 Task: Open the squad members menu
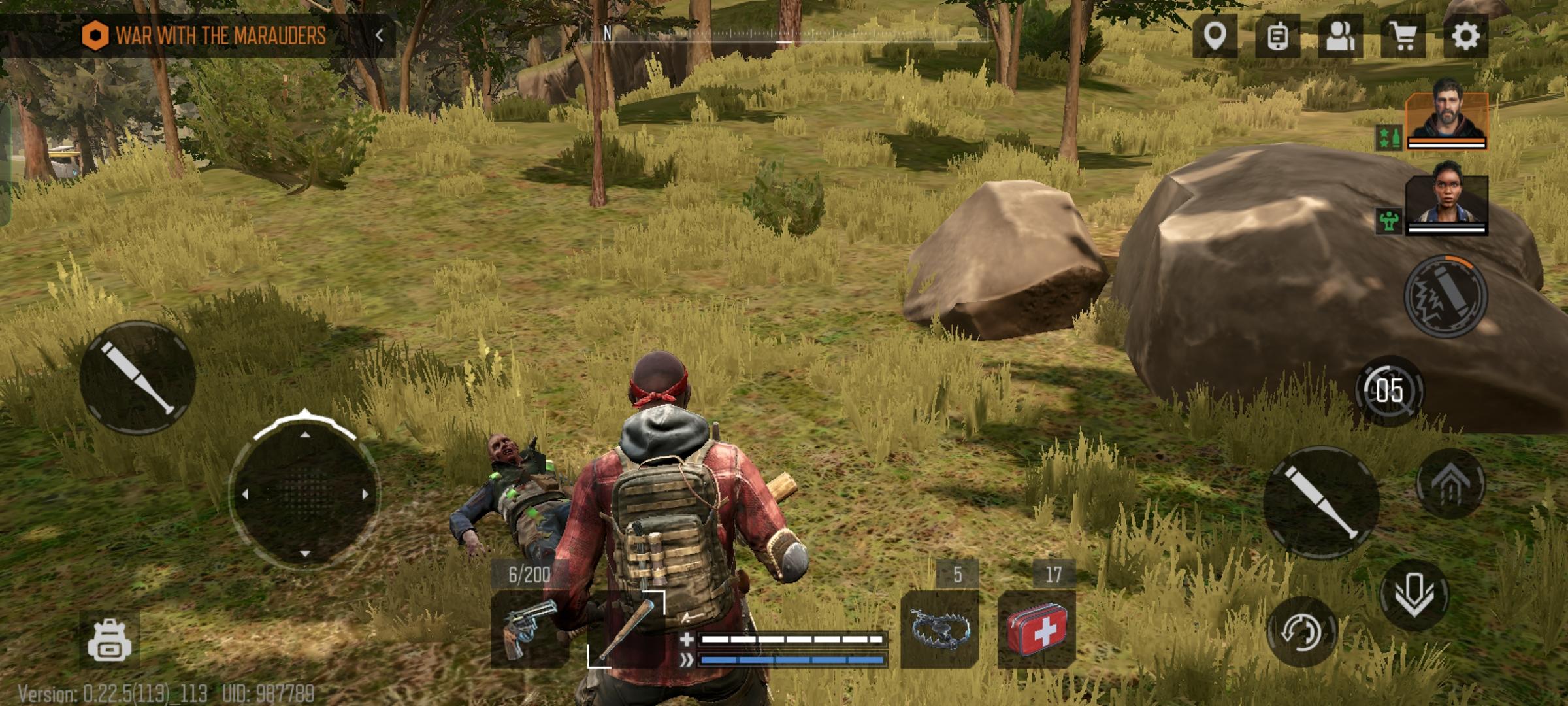(1340, 36)
